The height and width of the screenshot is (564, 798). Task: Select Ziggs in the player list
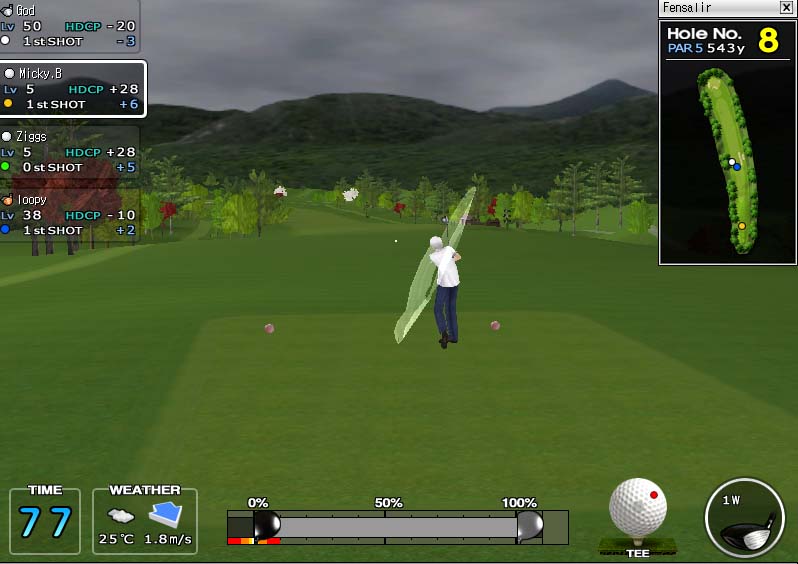pyautogui.click(x=70, y=152)
